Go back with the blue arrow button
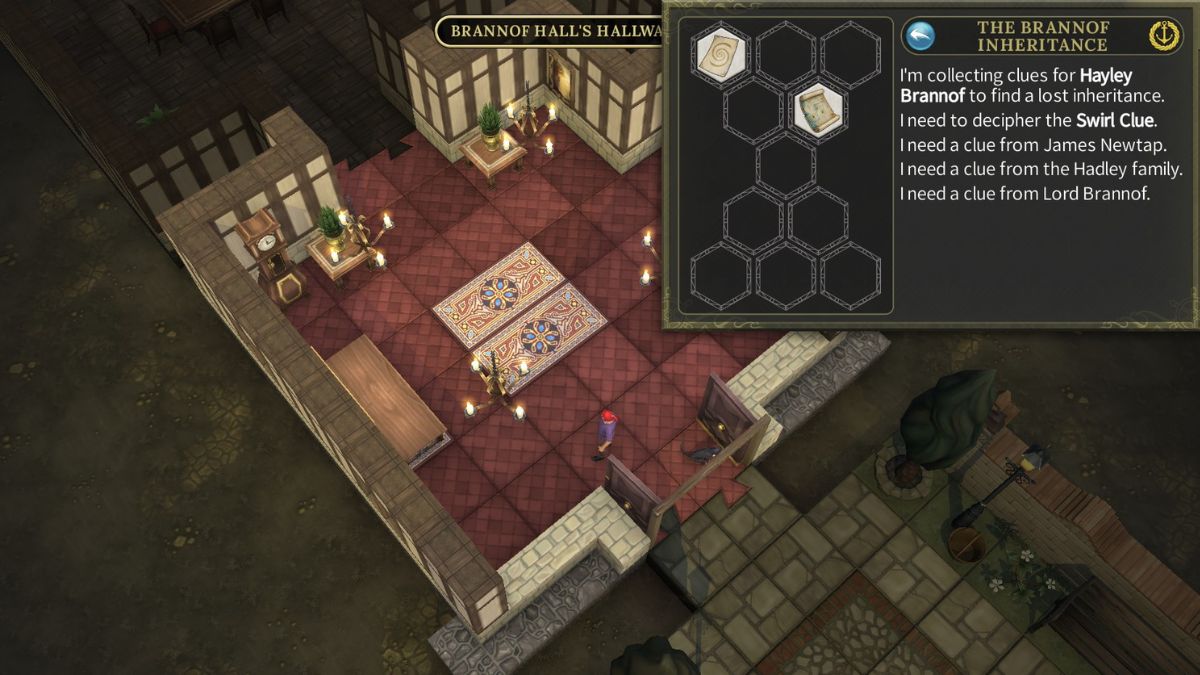The width and height of the screenshot is (1200, 675). (x=919, y=36)
